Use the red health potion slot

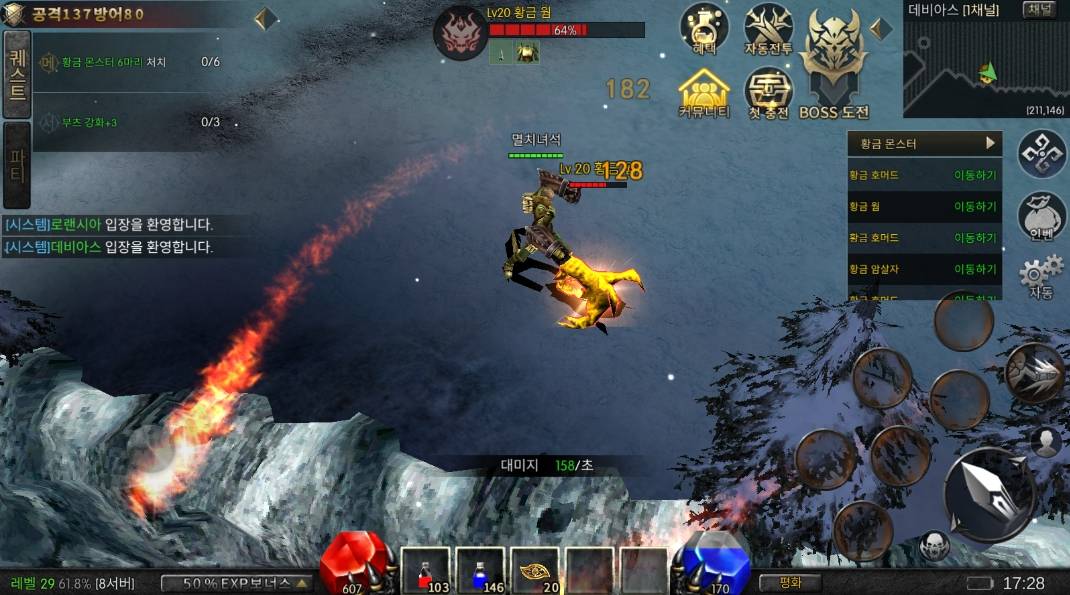pyautogui.click(x=425, y=571)
